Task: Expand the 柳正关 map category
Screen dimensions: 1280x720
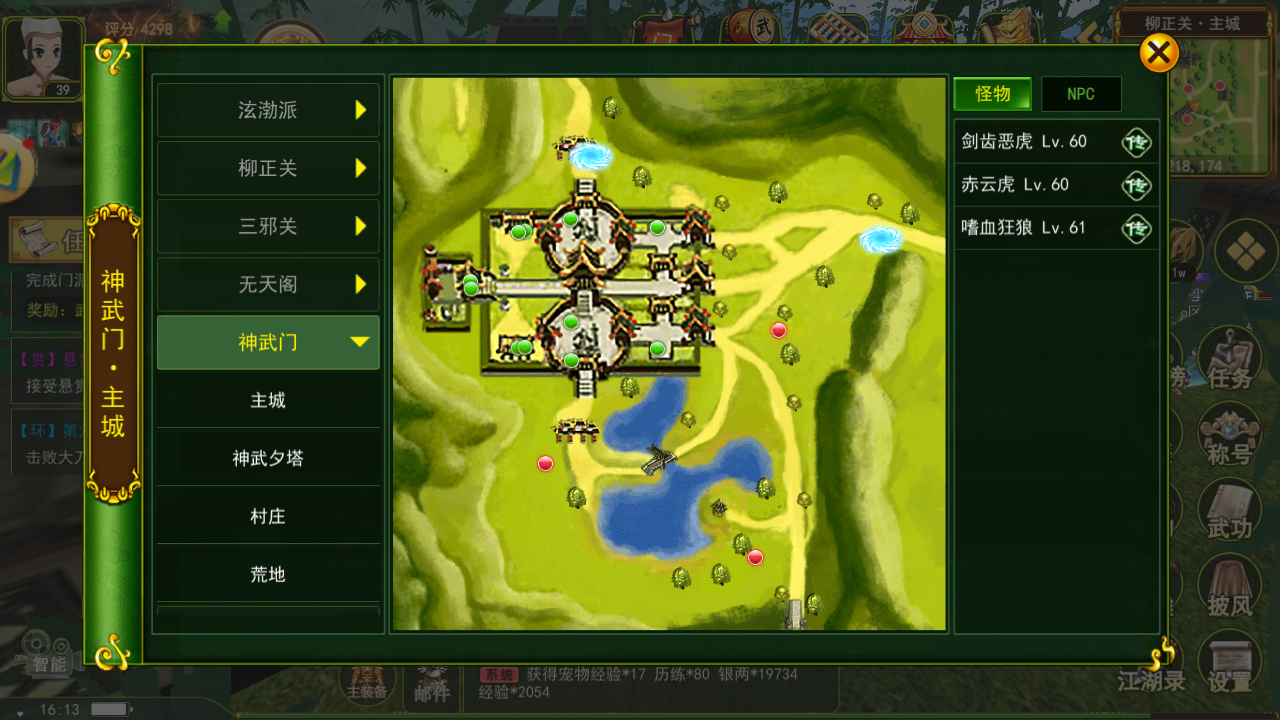Action: pos(267,168)
